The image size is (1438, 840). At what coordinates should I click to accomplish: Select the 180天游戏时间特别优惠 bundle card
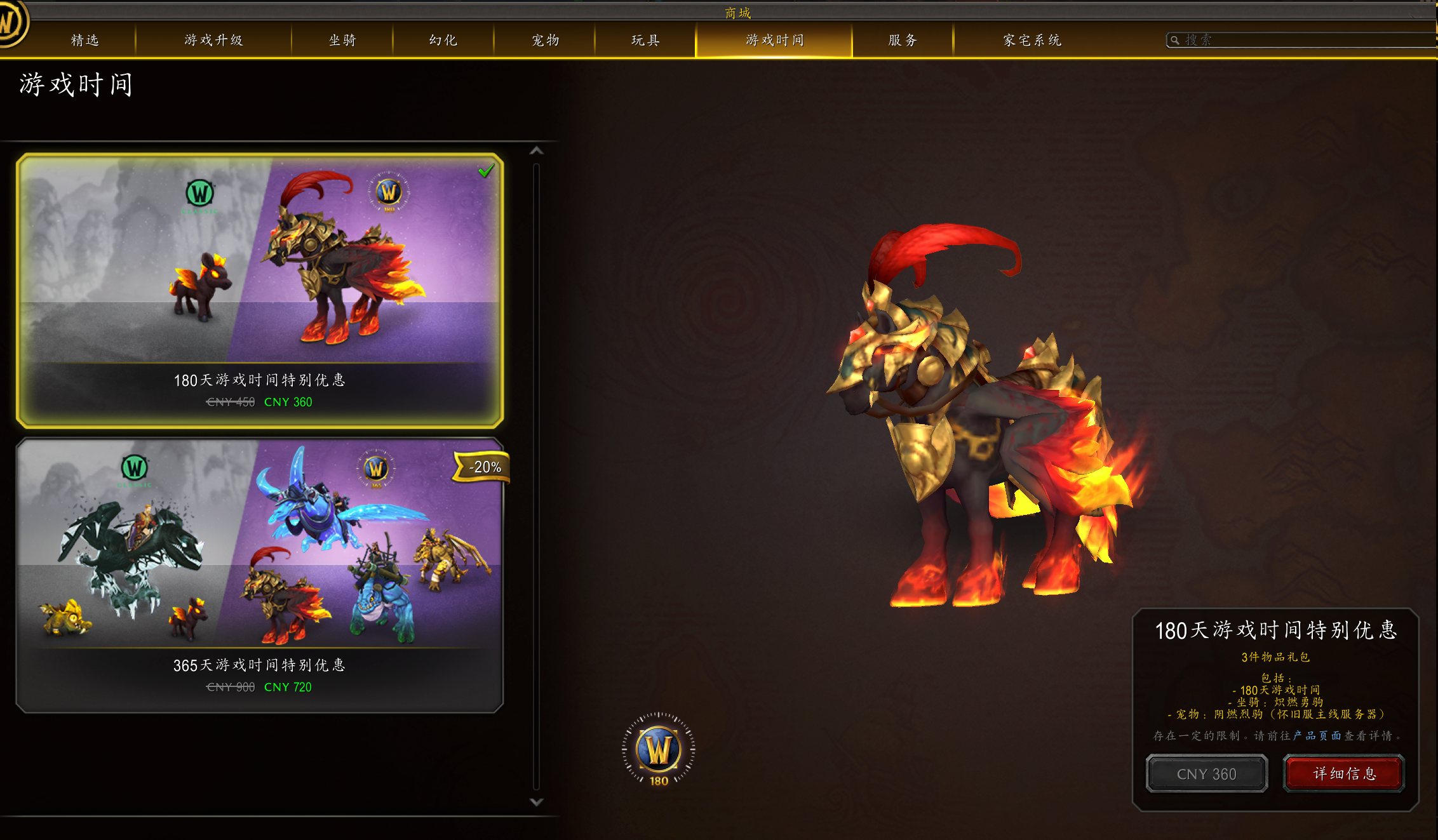pos(260,290)
